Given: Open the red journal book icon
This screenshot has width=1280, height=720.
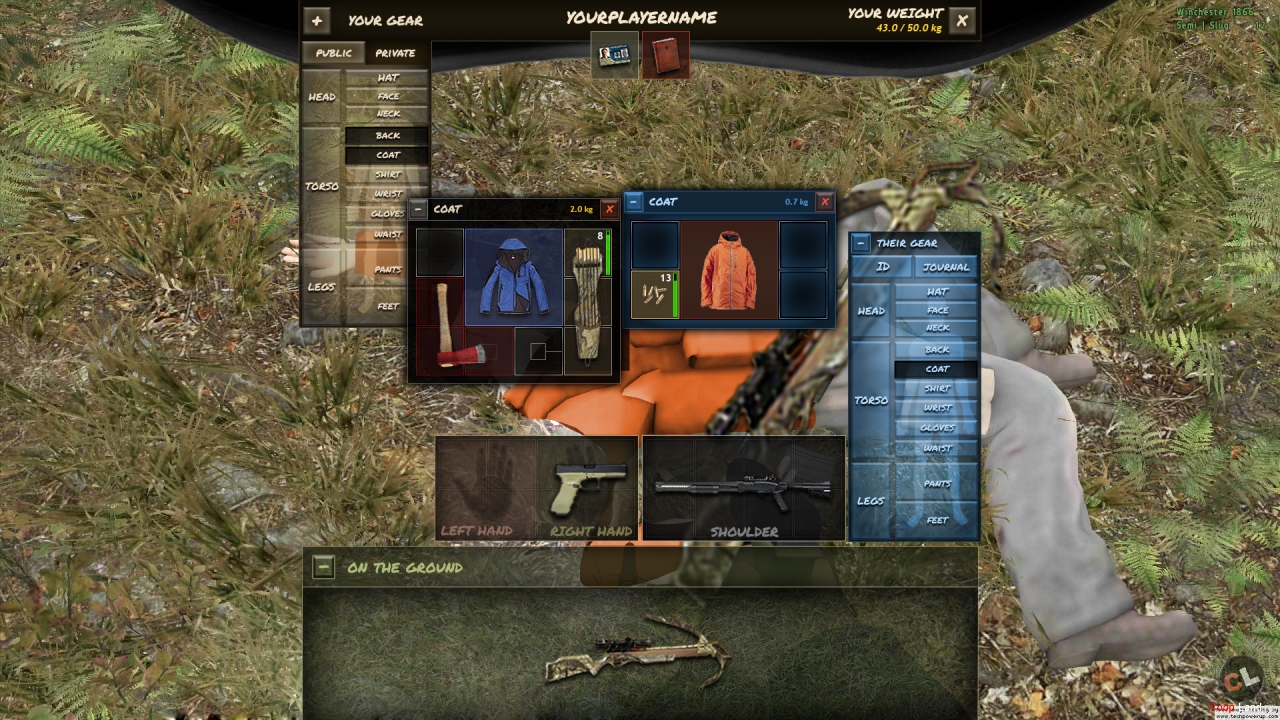Looking at the screenshot, I should point(666,55).
